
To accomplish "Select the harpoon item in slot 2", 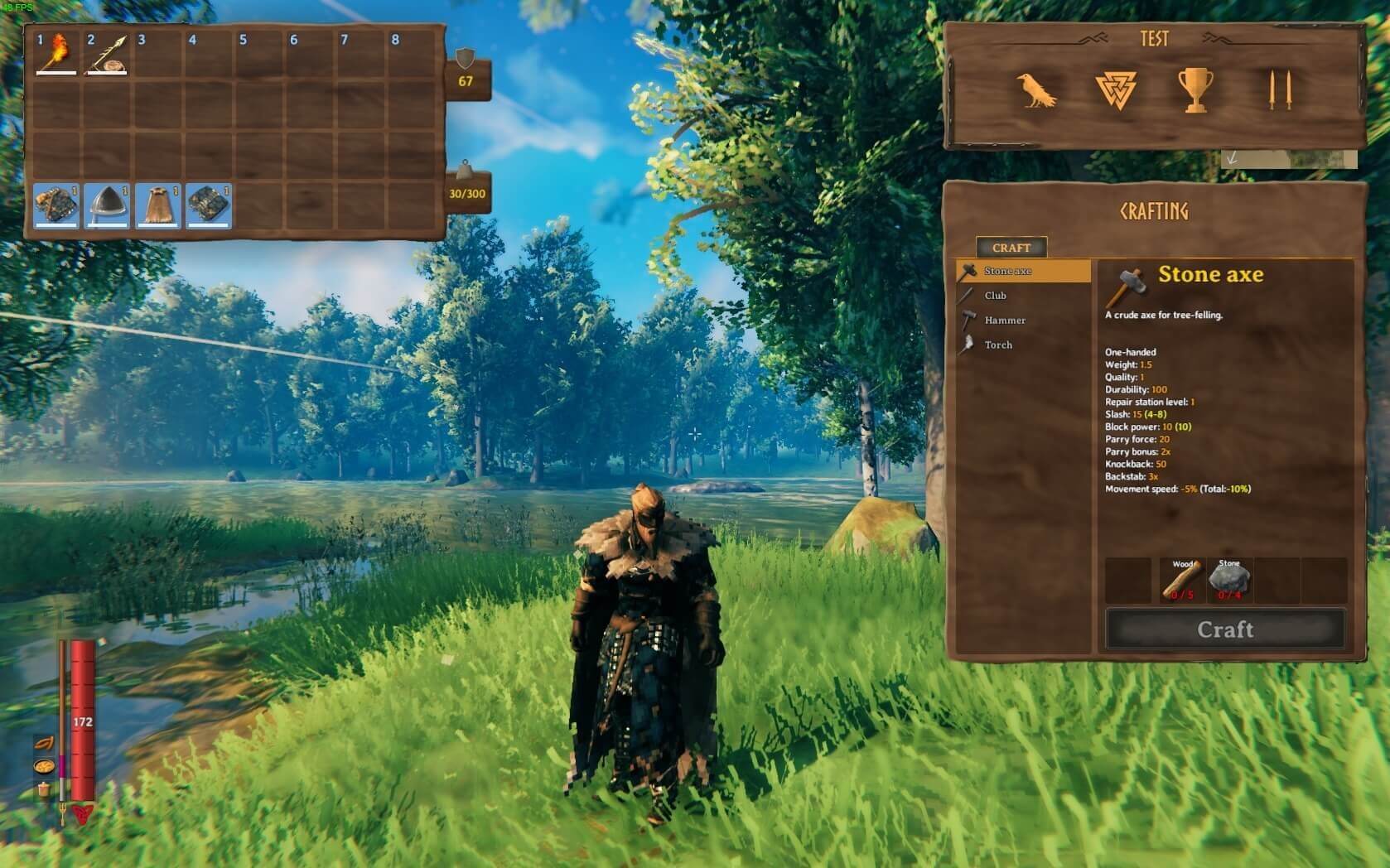I will pyautogui.click(x=107, y=53).
